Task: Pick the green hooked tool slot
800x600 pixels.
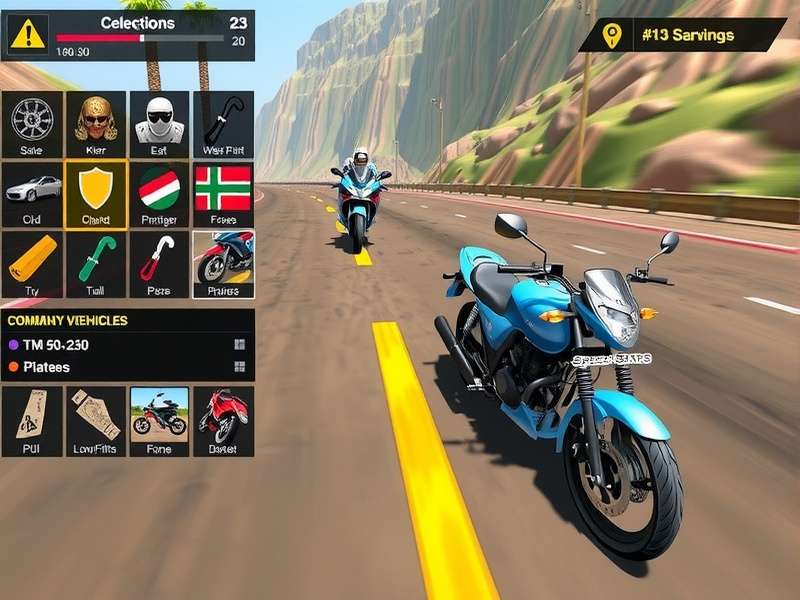Action: pyautogui.click(x=96, y=264)
